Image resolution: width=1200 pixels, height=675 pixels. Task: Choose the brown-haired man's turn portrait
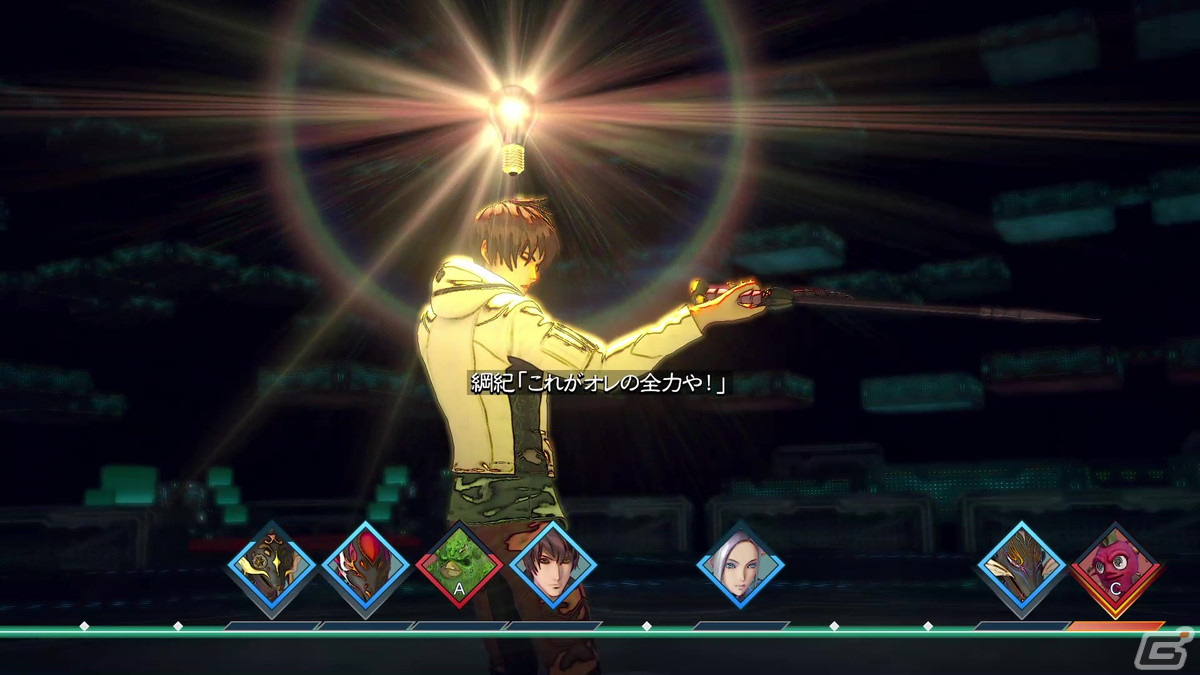click(x=553, y=565)
